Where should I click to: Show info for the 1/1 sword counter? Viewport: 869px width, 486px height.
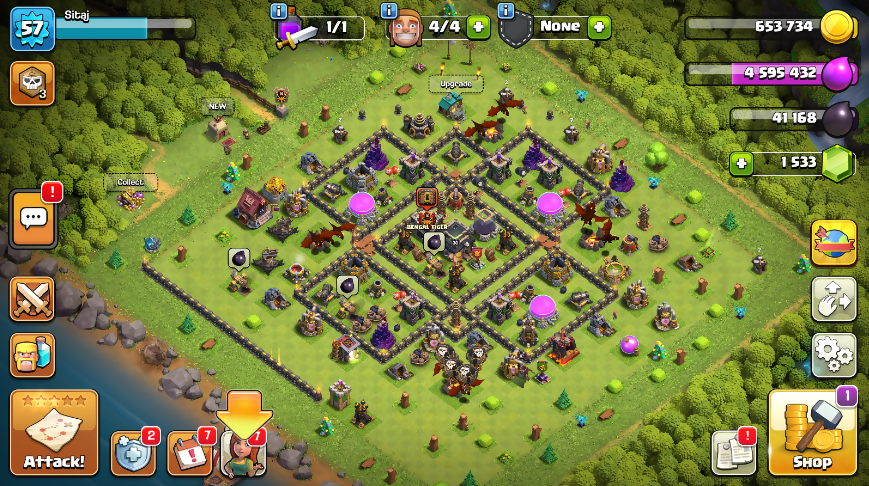click(x=279, y=10)
